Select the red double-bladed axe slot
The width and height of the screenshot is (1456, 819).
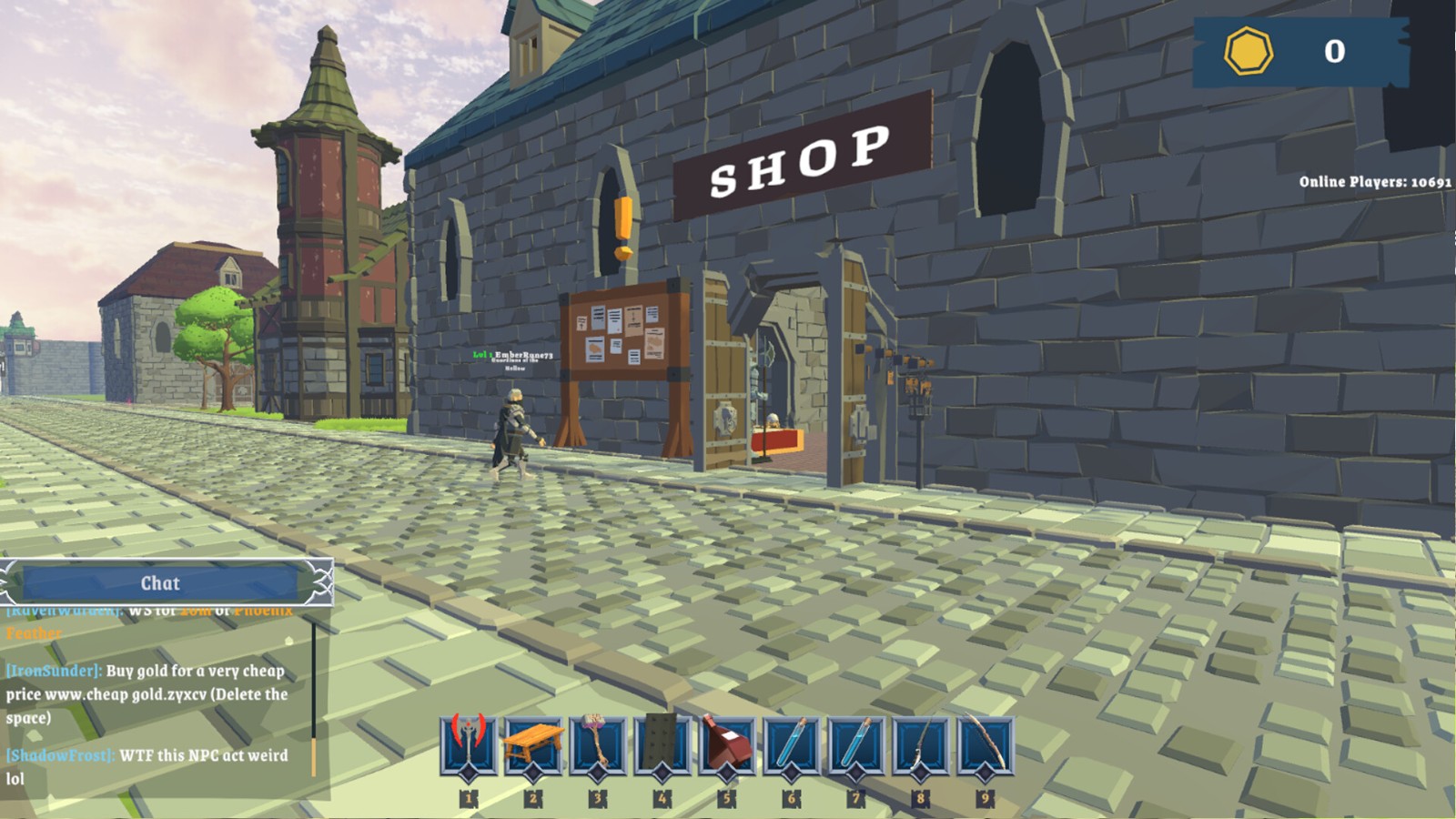(x=469, y=744)
